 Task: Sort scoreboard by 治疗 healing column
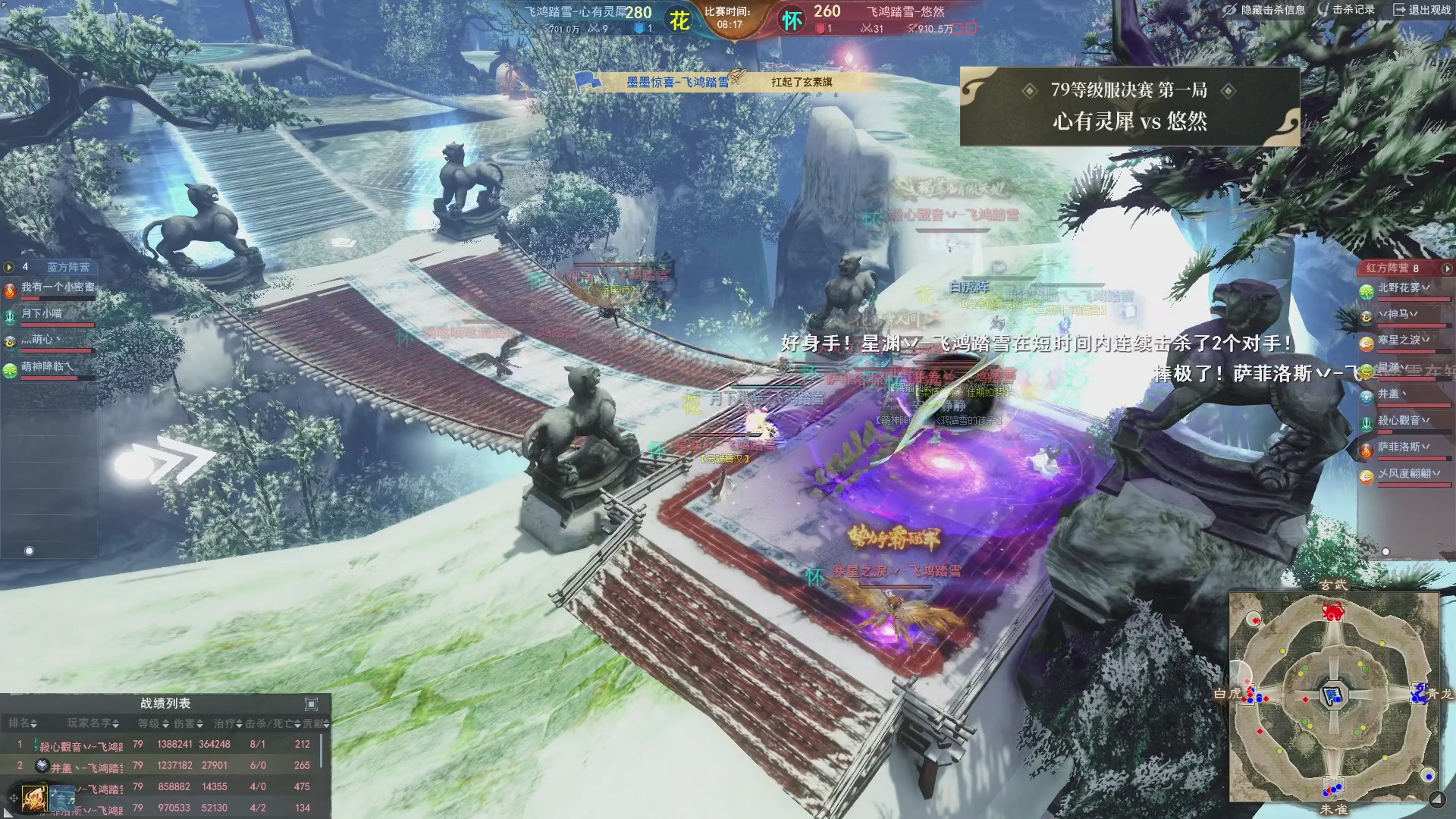click(x=227, y=723)
